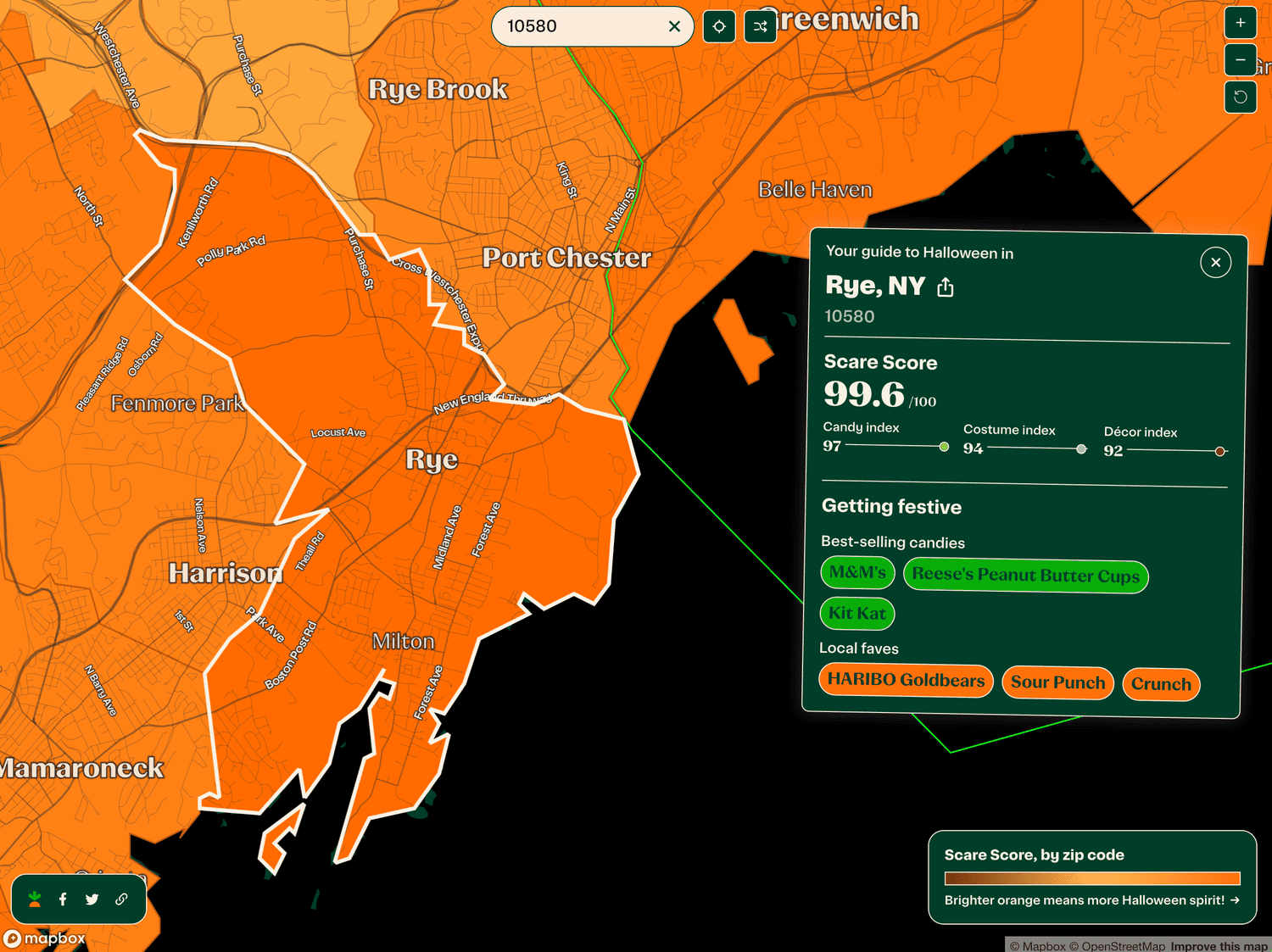1272x952 pixels.
Task: Click the Candy index slider handle
Action: point(943,446)
